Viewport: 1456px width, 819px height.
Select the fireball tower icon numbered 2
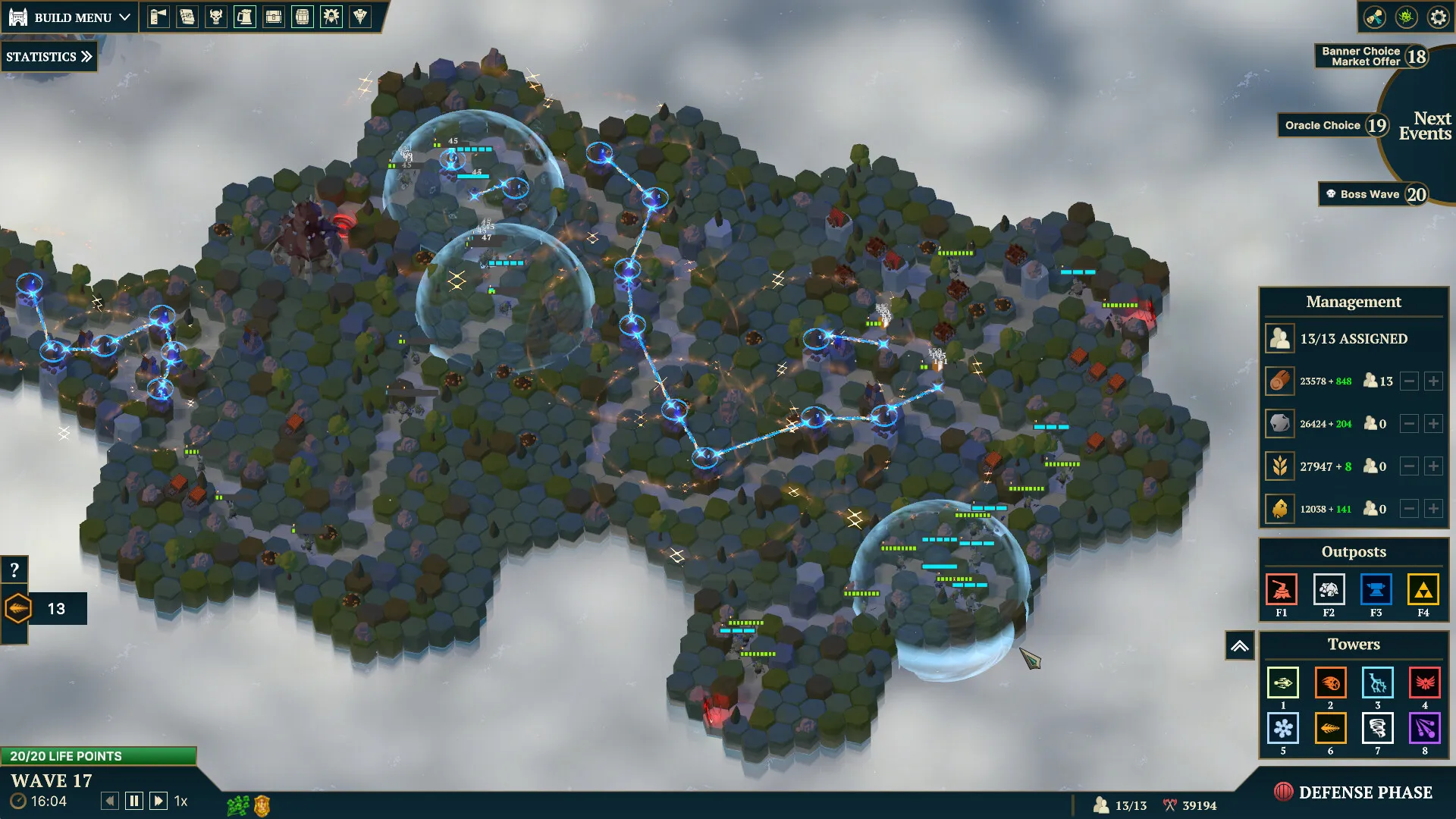pyautogui.click(x=1330, y=683)
